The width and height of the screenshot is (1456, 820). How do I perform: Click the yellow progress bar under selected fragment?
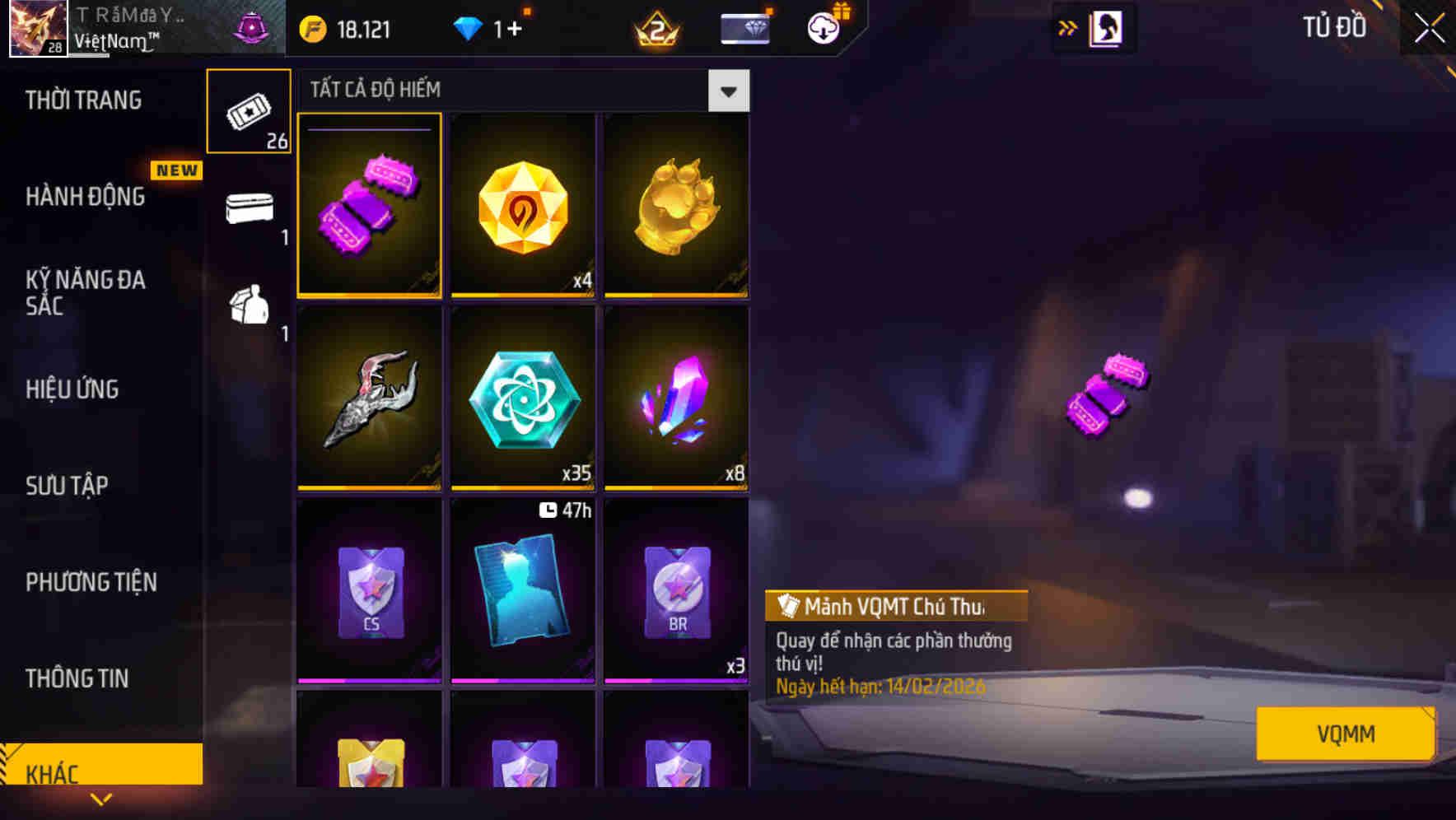pyautogui.click(x=369, y=293)
